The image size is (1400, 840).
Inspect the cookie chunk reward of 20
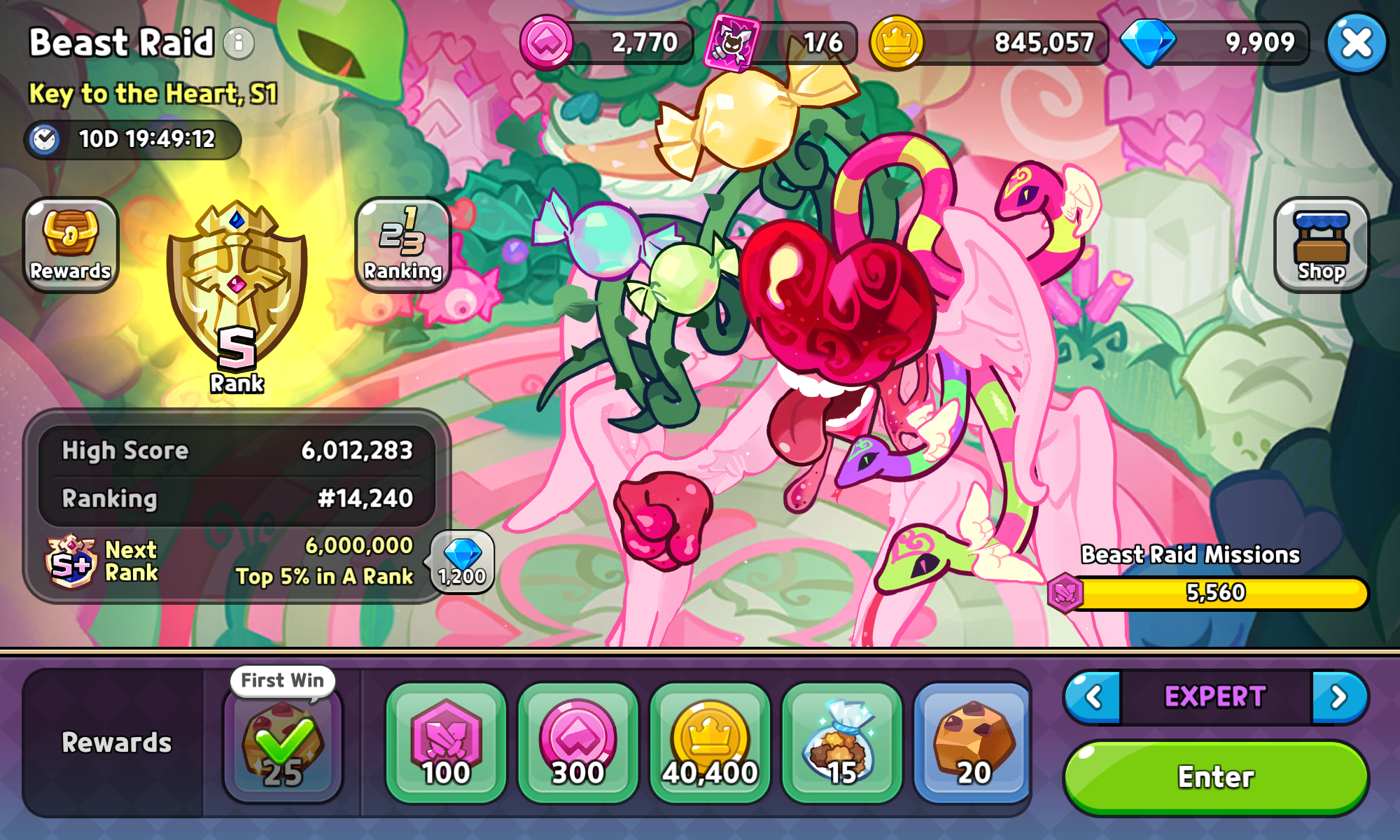click(x=973, y=743)
